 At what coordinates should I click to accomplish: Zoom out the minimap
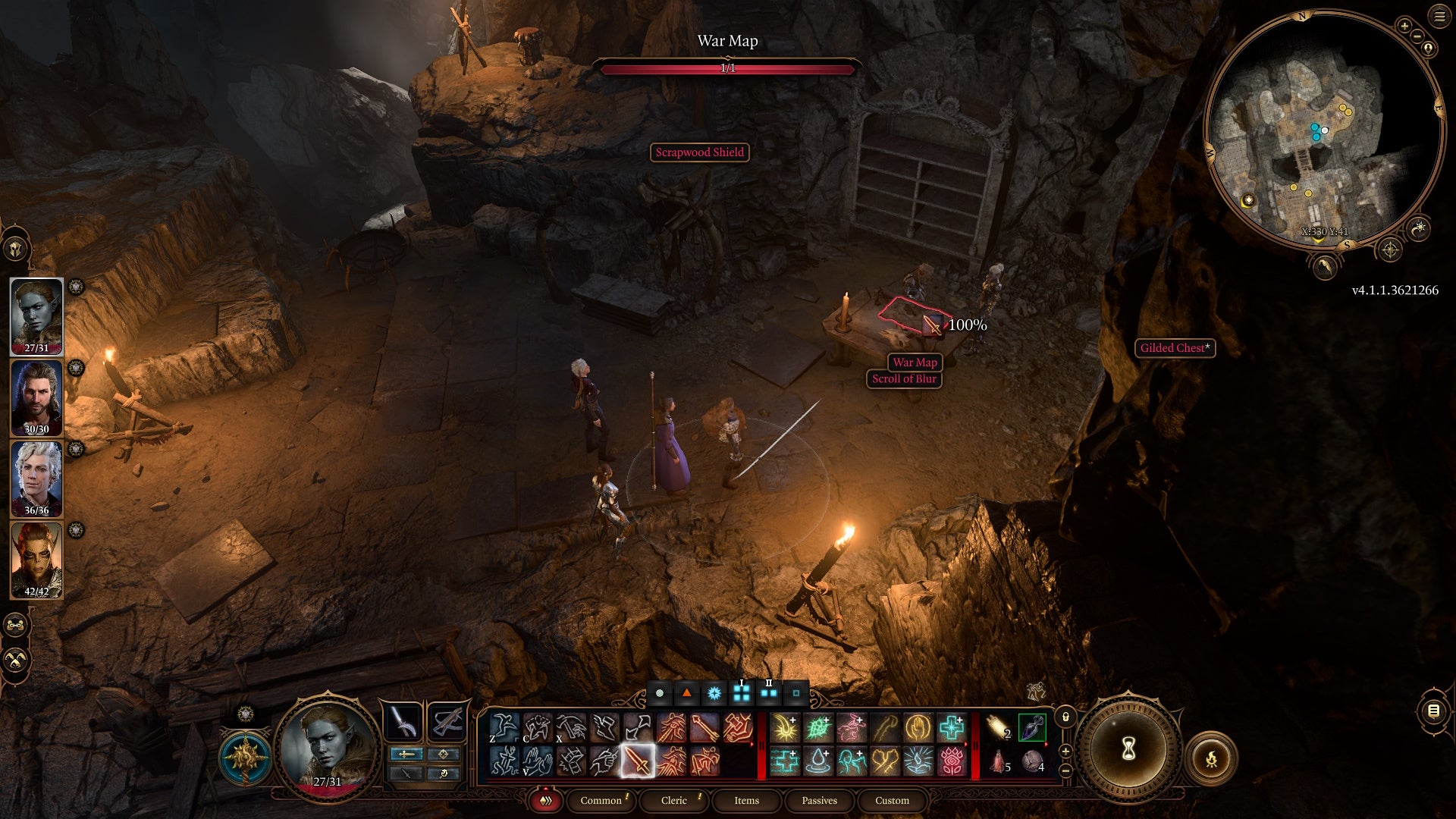tap(1417, 36)
